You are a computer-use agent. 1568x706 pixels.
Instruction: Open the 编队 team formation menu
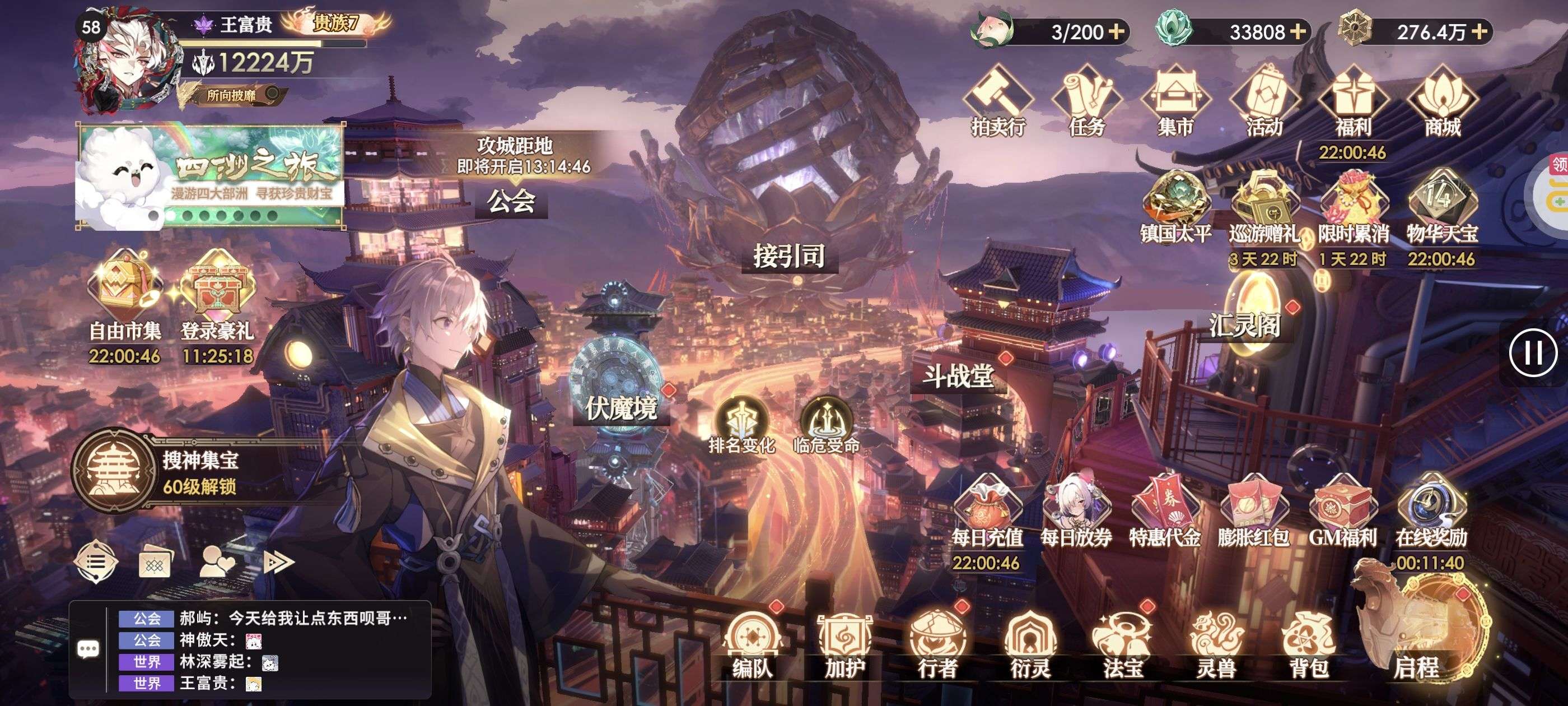(x=752, y=644)
